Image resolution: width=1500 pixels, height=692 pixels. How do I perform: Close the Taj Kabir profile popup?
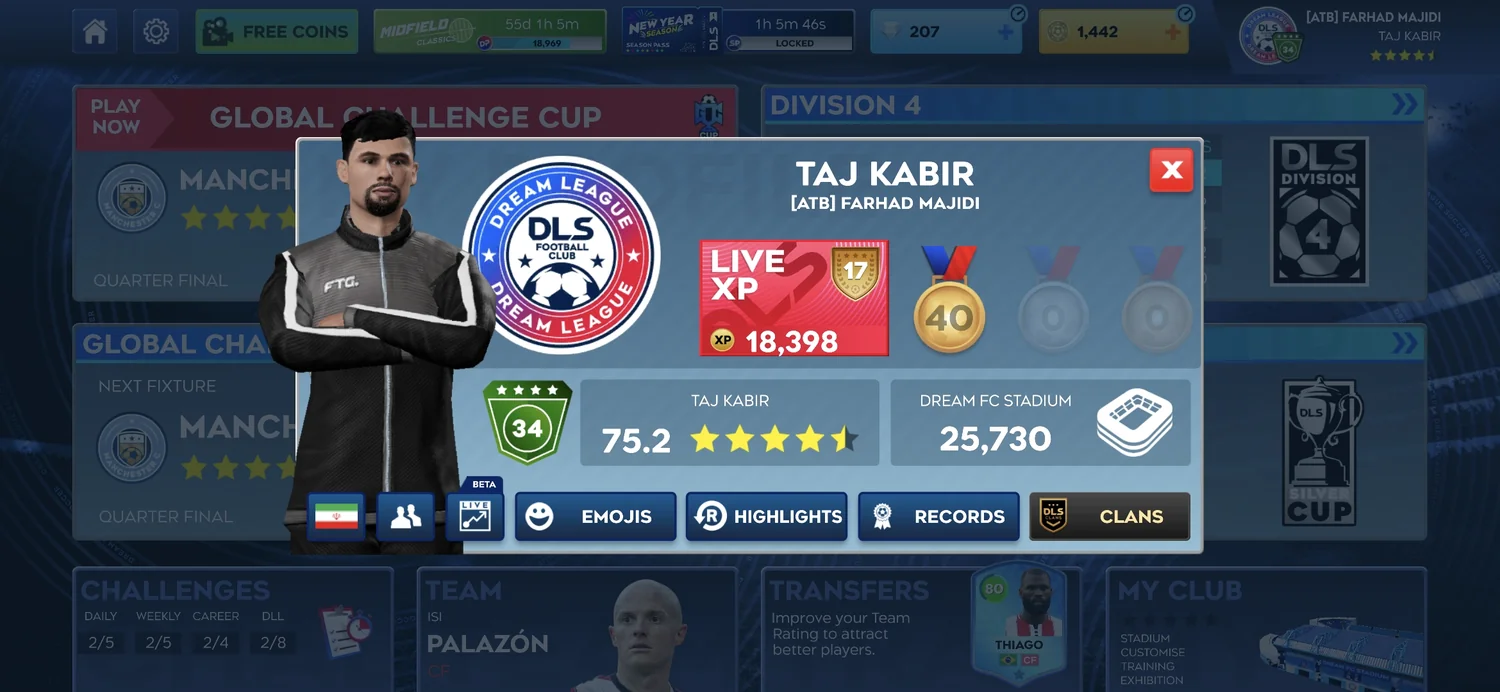[x=1171, y=171]
